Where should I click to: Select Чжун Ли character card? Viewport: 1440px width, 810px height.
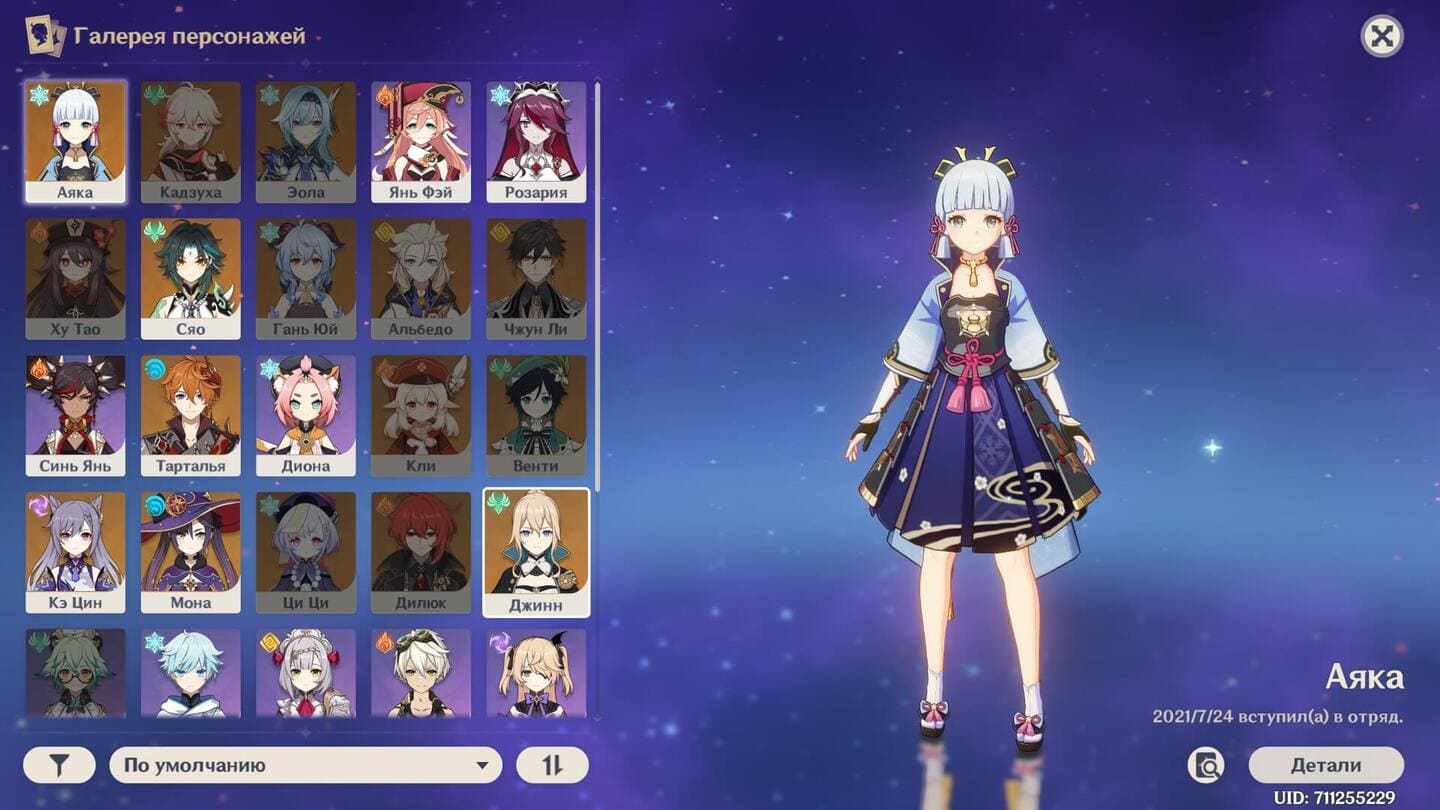pyautogui.click(x=536, y=278)
